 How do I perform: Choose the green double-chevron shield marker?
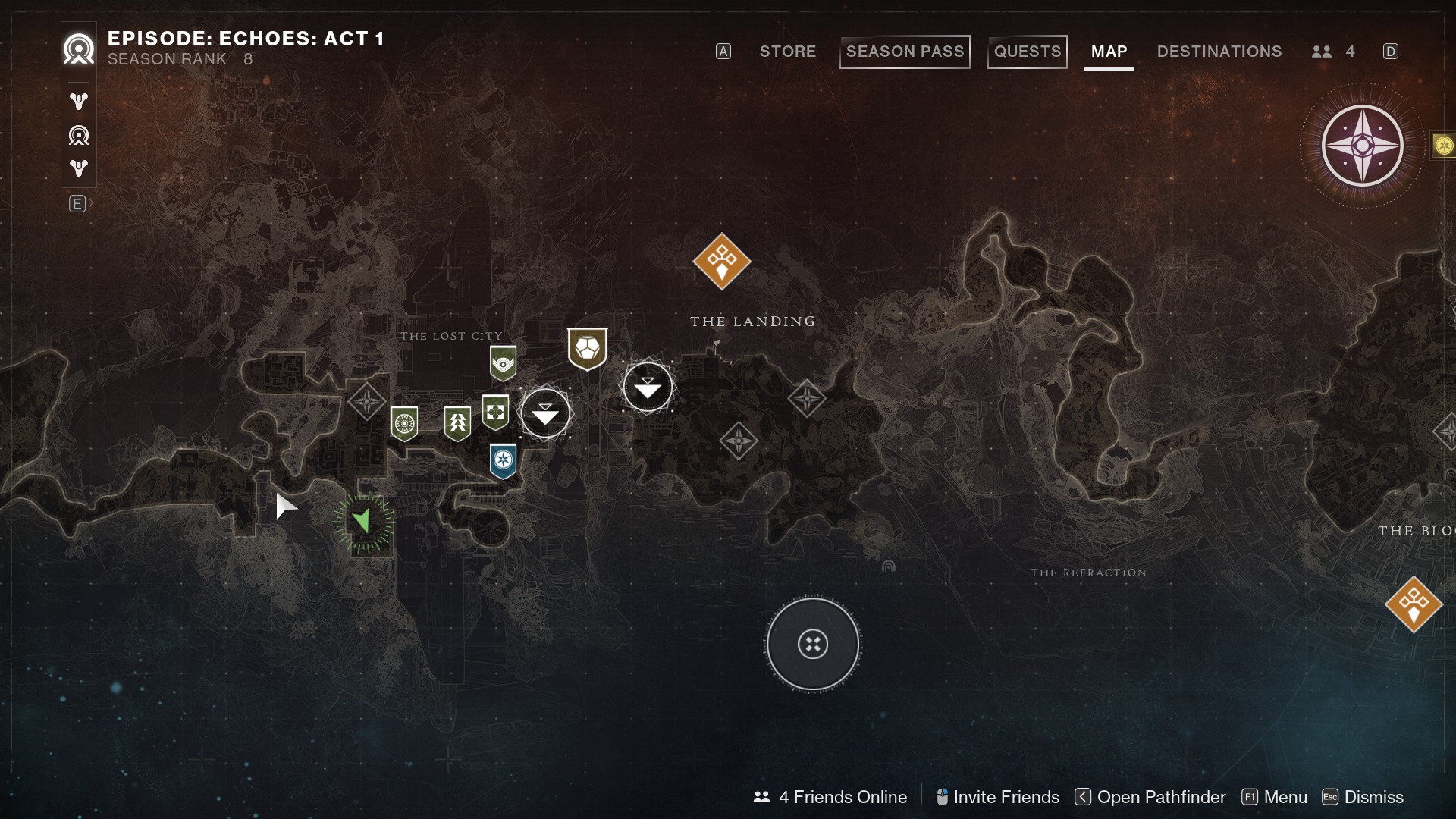point(457,423)
